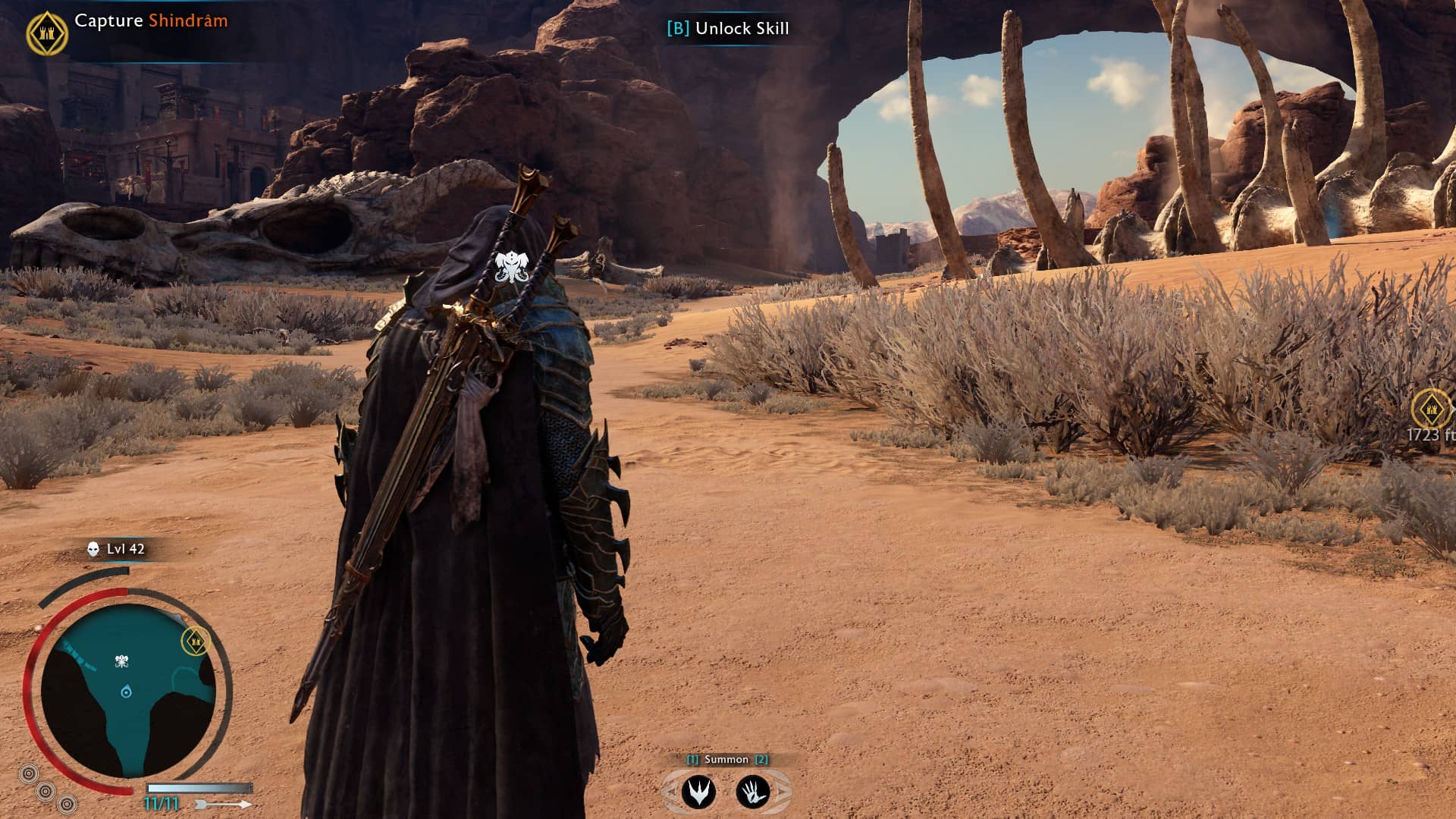
Task: Click the Capture Shindrâm objective icon
Action: coord(47,33)
